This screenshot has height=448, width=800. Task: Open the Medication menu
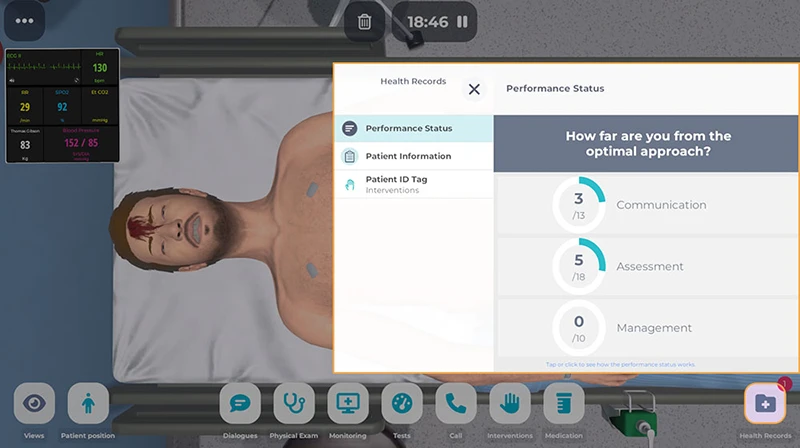coord(564,403)
